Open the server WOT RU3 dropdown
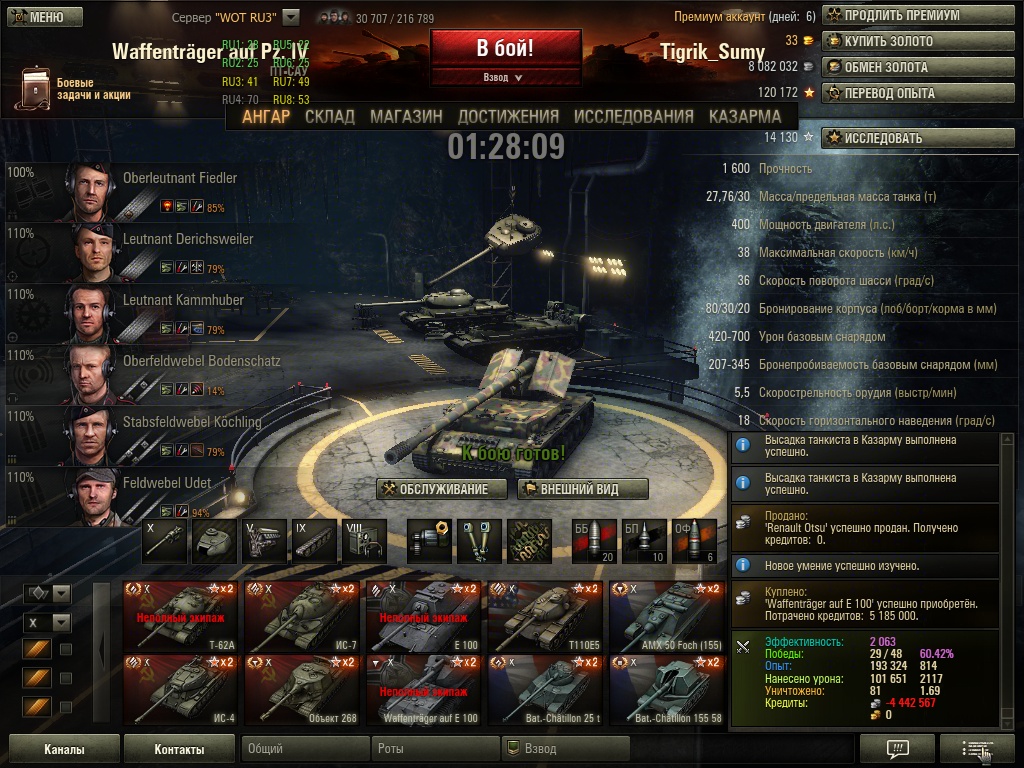The image size is (1024, 768). 291,17
